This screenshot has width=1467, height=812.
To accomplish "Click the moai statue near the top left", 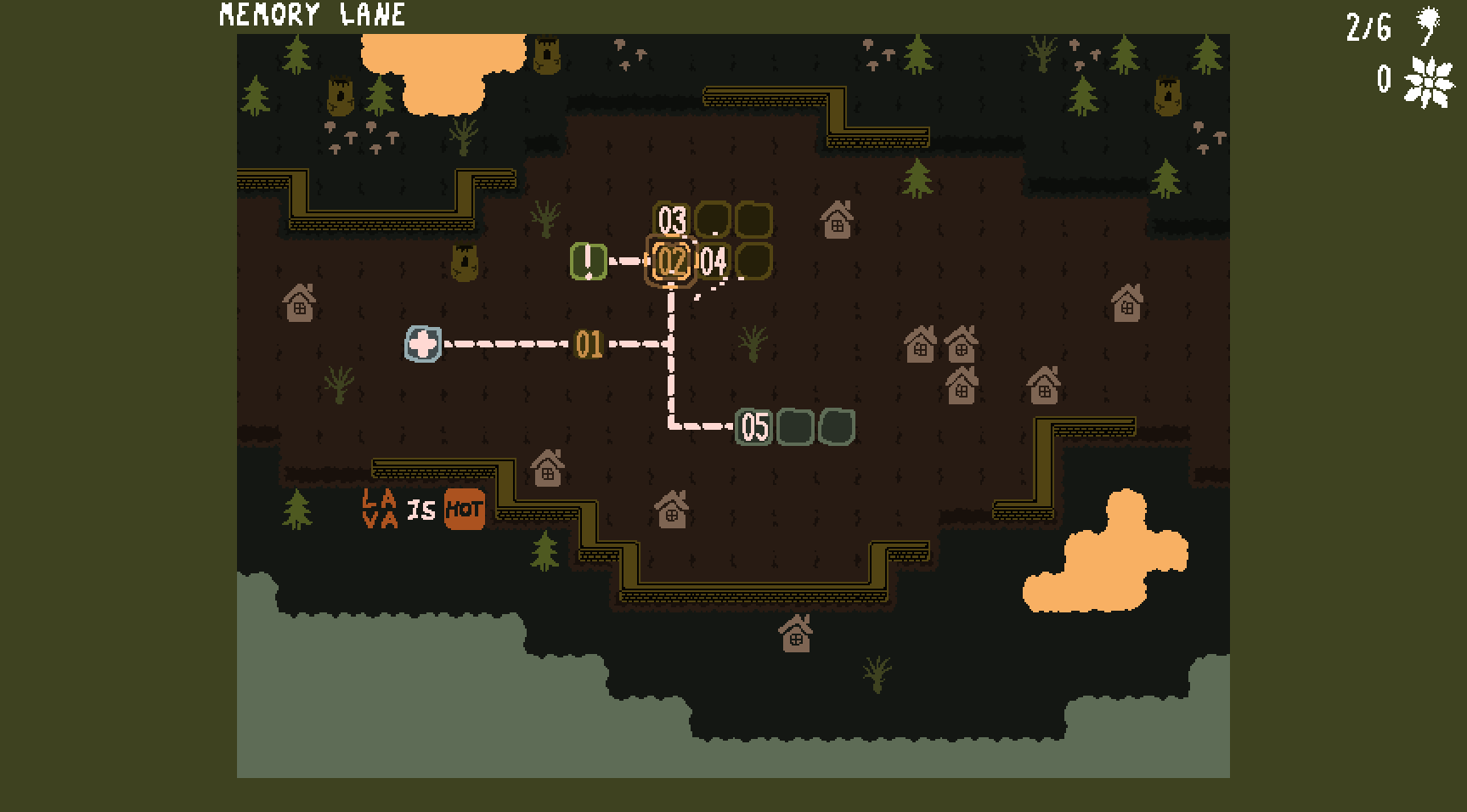I will click(339, 95).
